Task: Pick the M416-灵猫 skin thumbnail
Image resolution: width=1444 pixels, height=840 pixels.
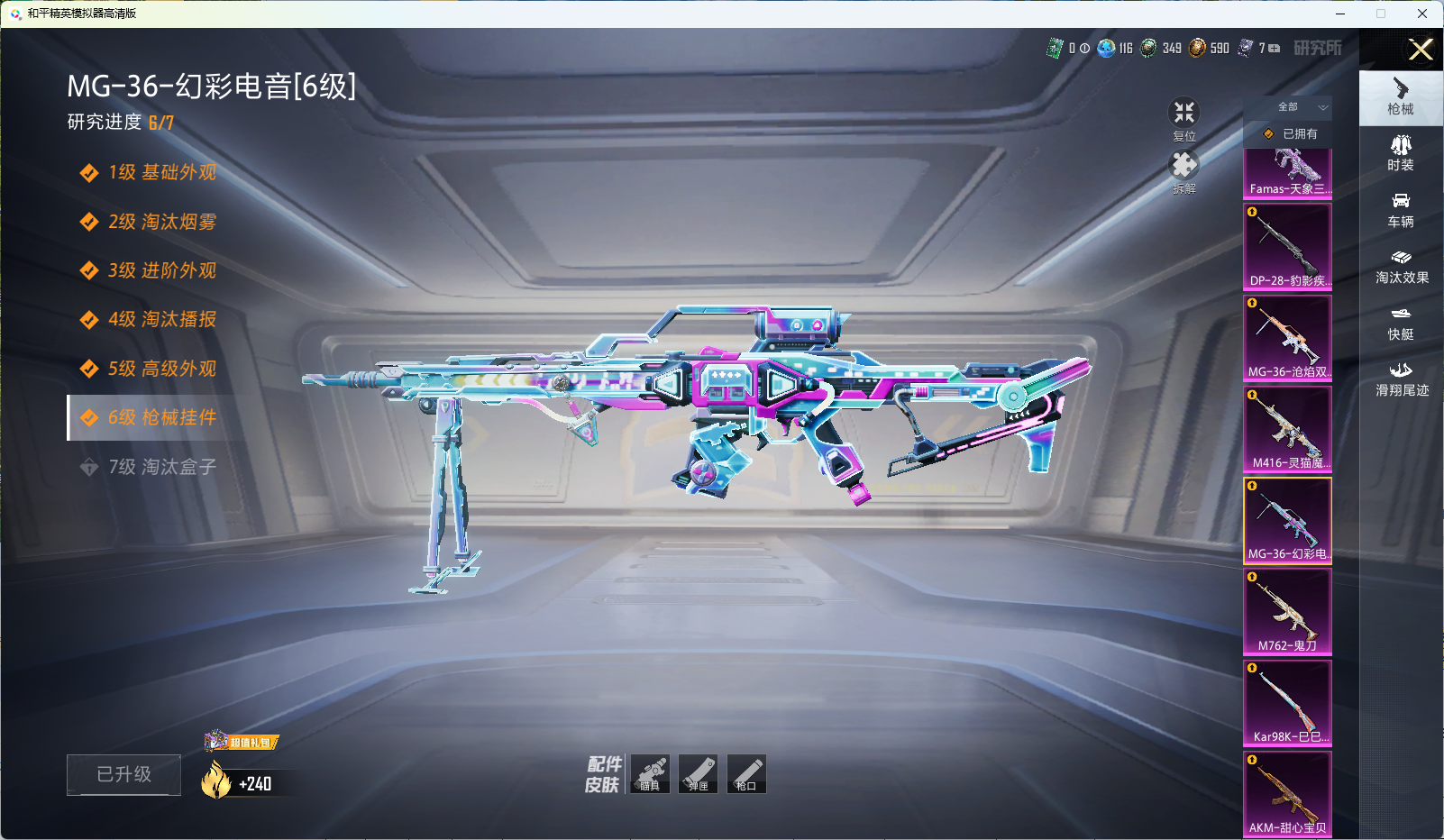Action: click(1287, 428)
